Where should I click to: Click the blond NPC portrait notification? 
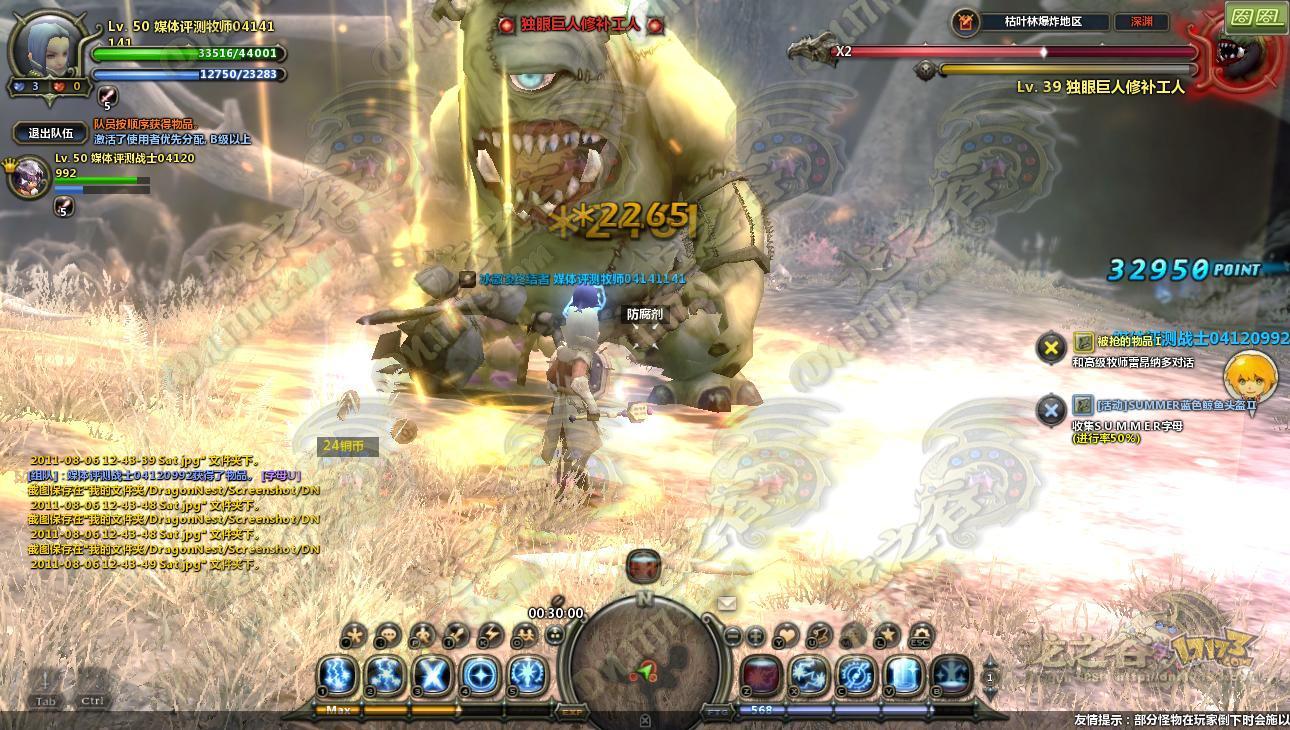1249,377
